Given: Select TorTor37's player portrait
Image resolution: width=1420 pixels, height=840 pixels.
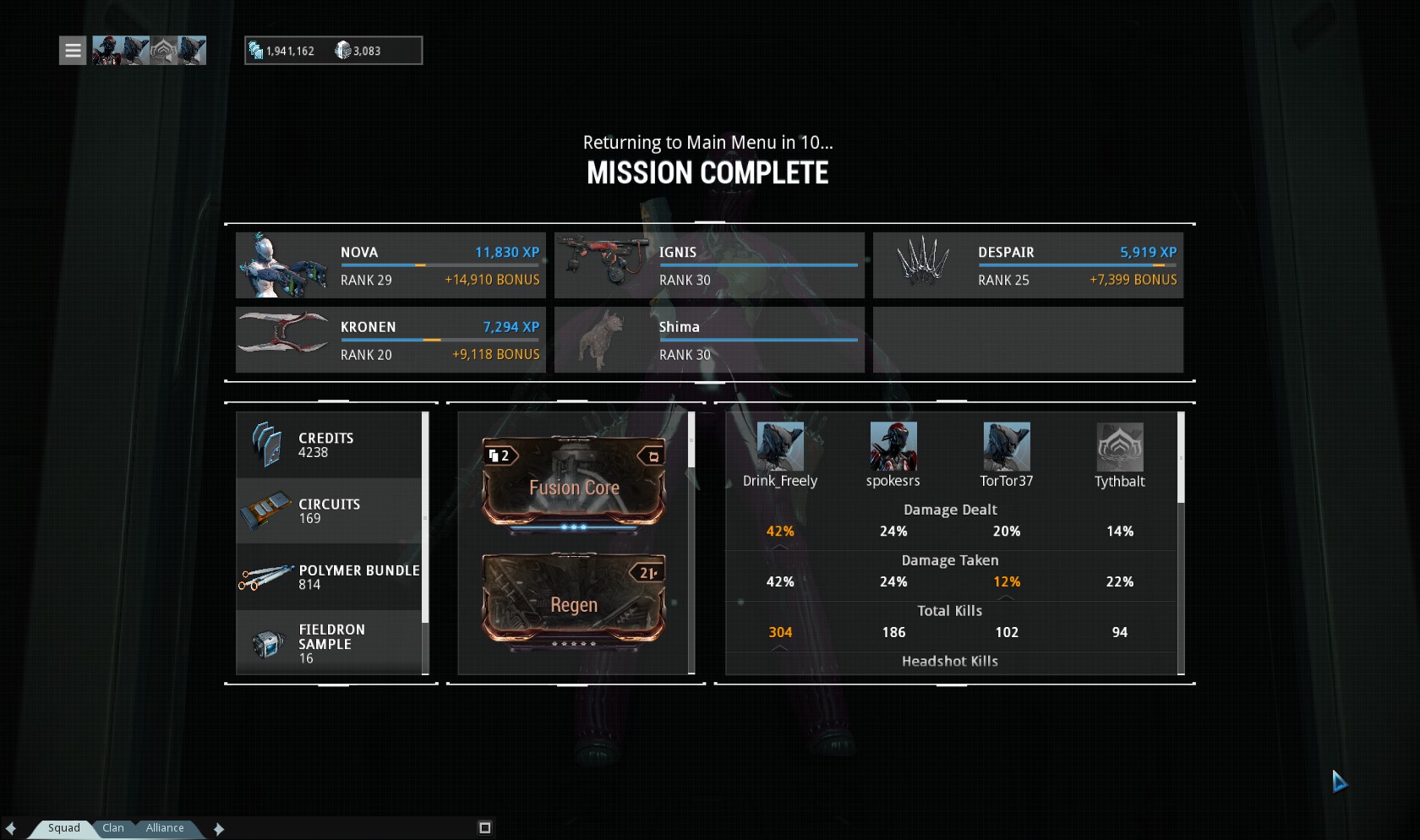Looking at the screenshot, I should pos(1006,447).
